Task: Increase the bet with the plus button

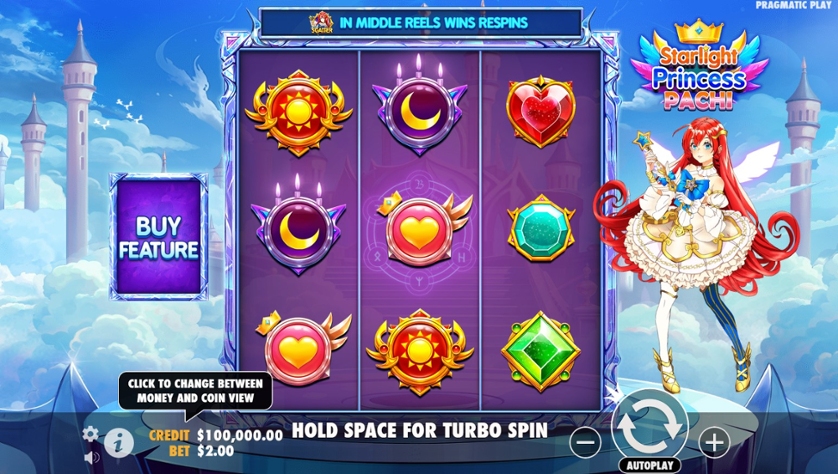Action: pos(713,441)
